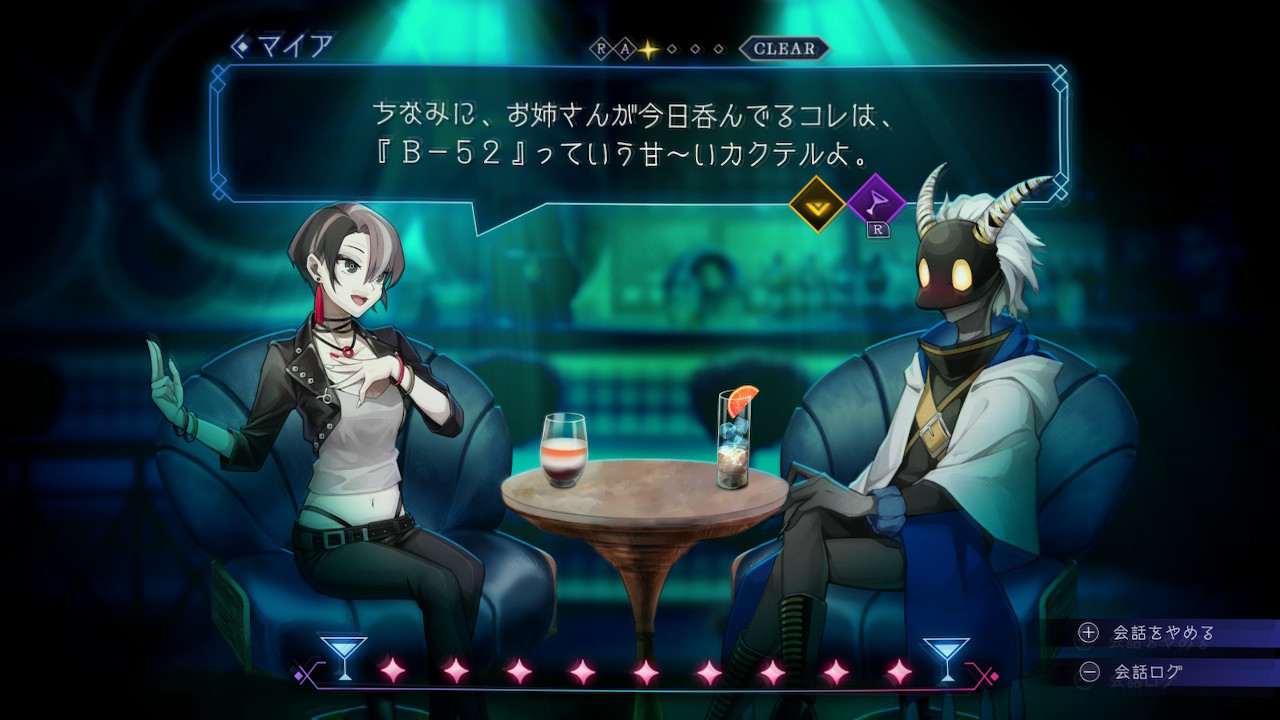Select the purple cocktail glass diamond icon

coord(876,203)
